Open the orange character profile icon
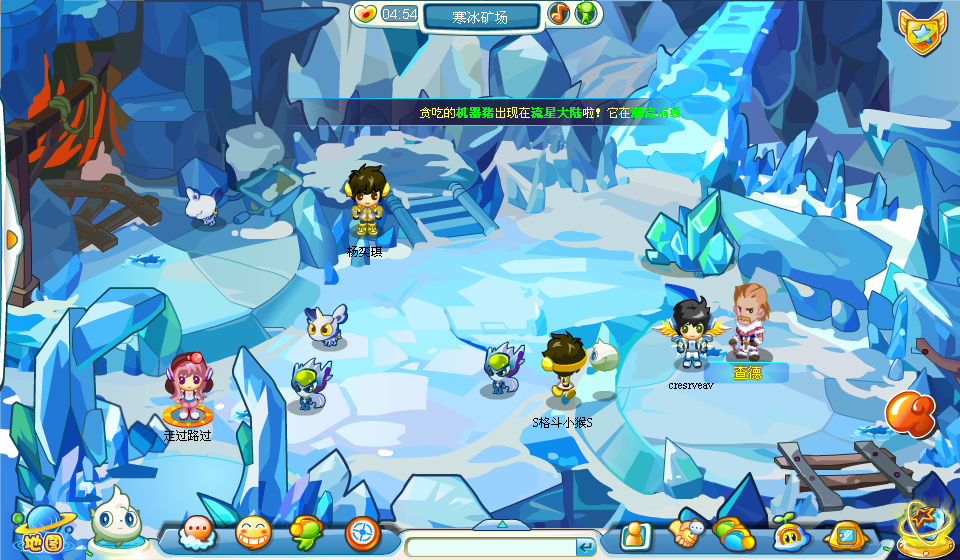 636,535
